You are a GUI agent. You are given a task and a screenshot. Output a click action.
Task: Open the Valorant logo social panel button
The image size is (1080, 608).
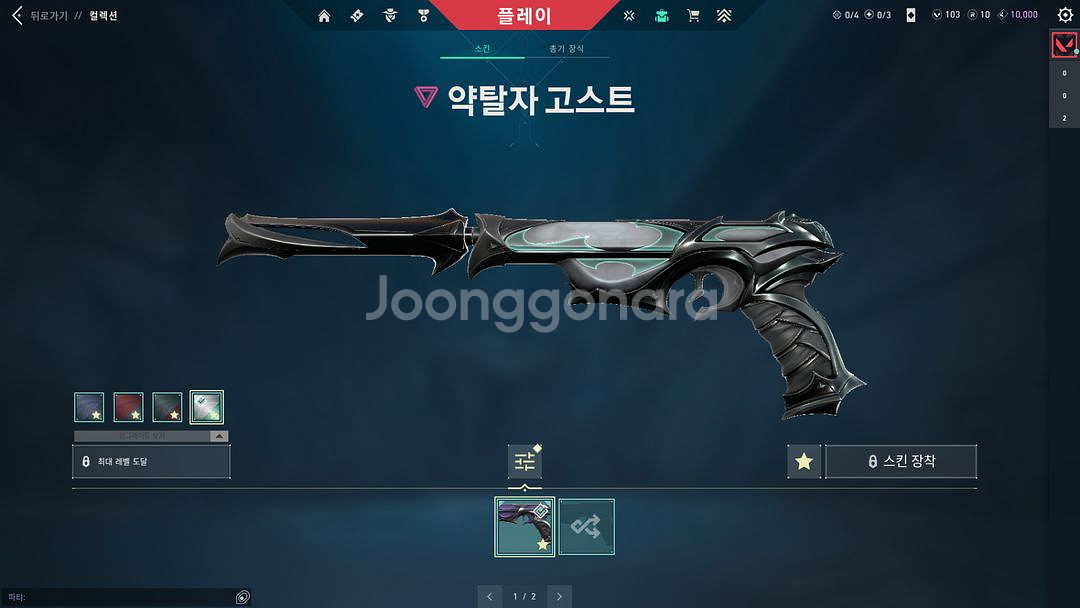tap(1063, 45)
